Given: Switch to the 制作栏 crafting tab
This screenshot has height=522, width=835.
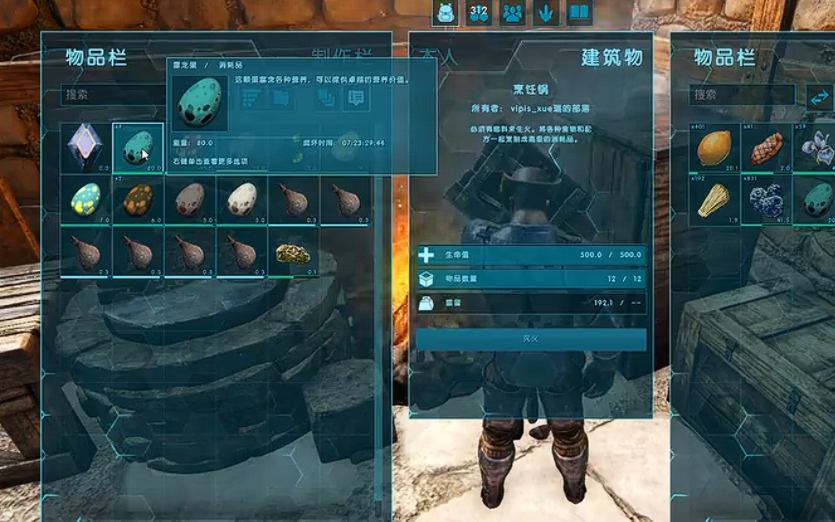Looking at the screenshot, I should click(x=341, y=57).
